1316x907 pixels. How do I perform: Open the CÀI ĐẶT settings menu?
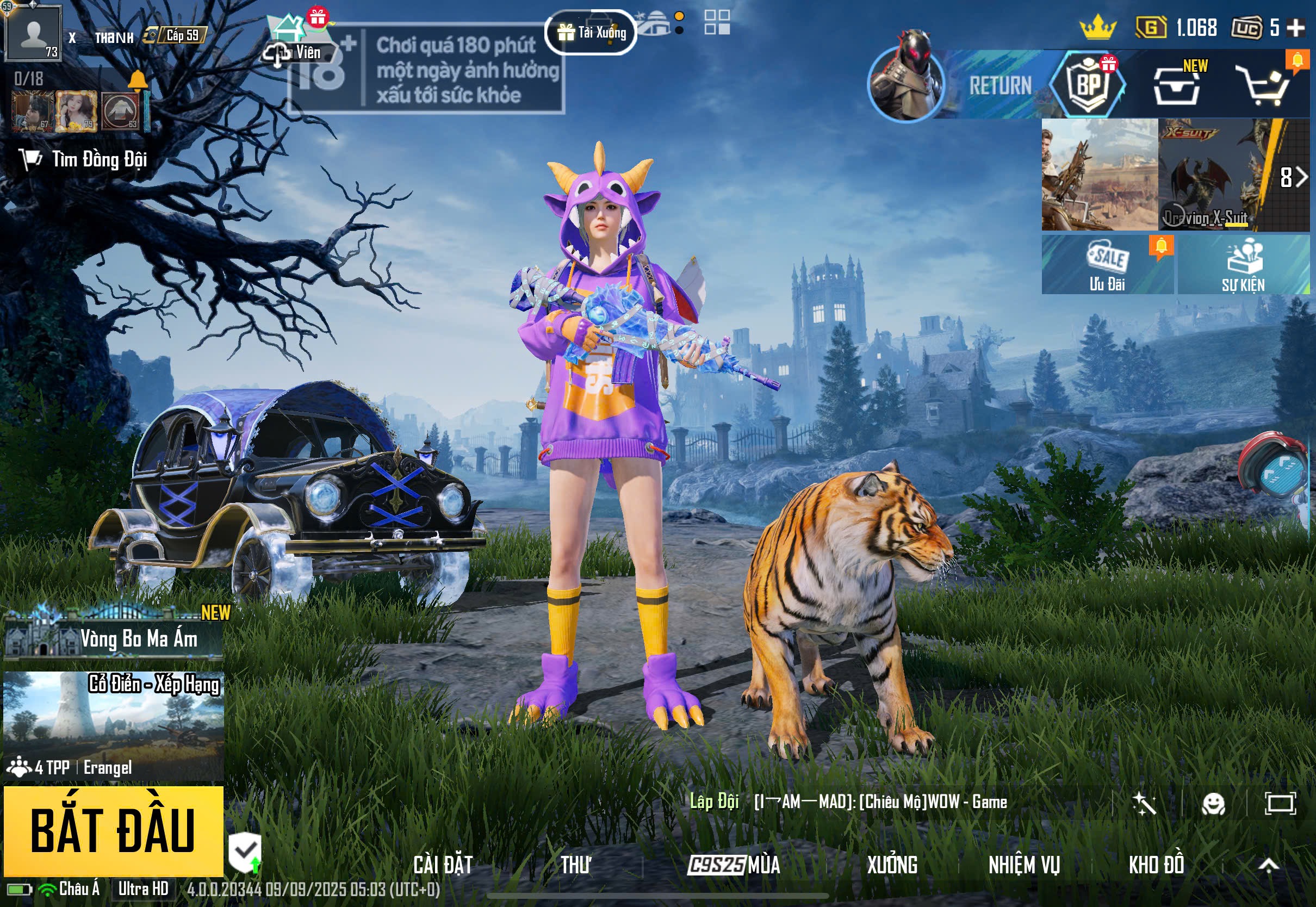tap(443, 865)
